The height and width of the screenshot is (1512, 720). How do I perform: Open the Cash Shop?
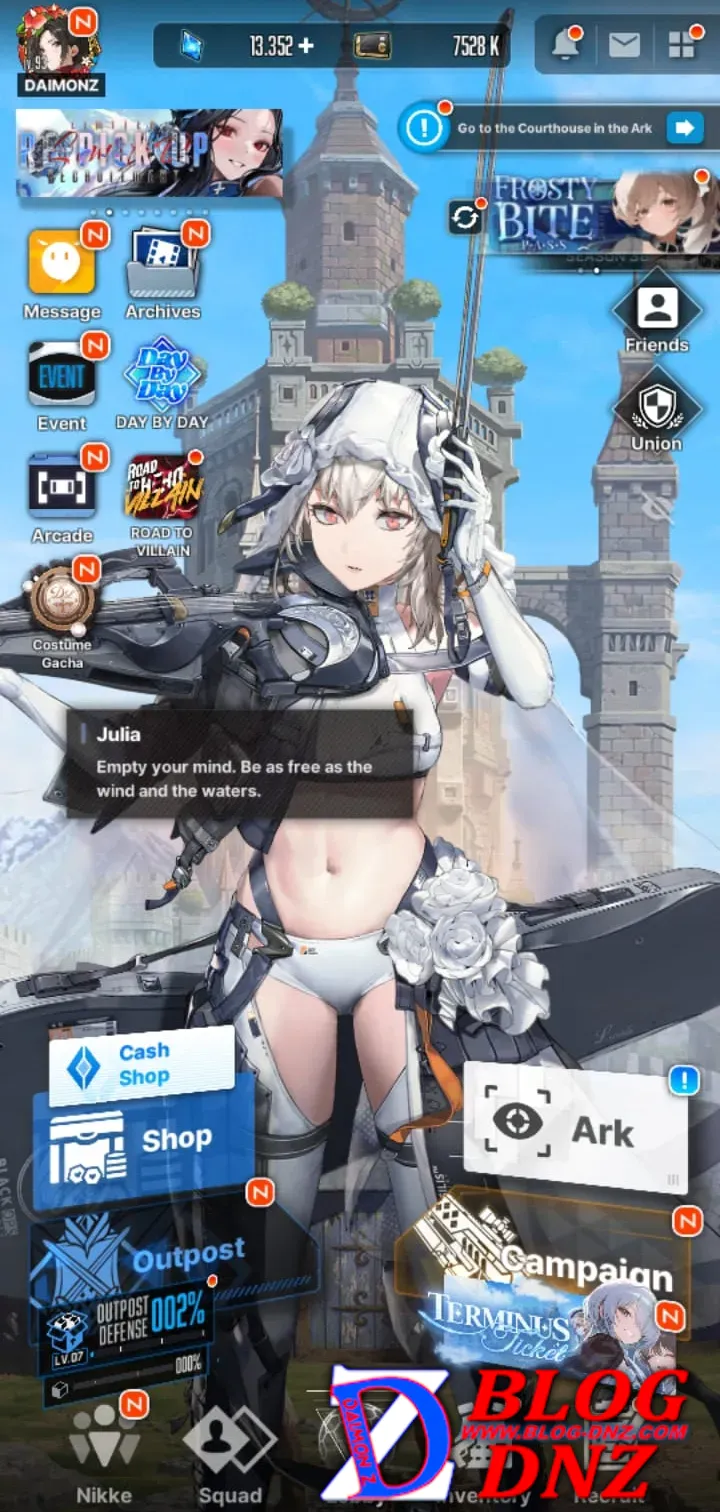point(141,1065)
